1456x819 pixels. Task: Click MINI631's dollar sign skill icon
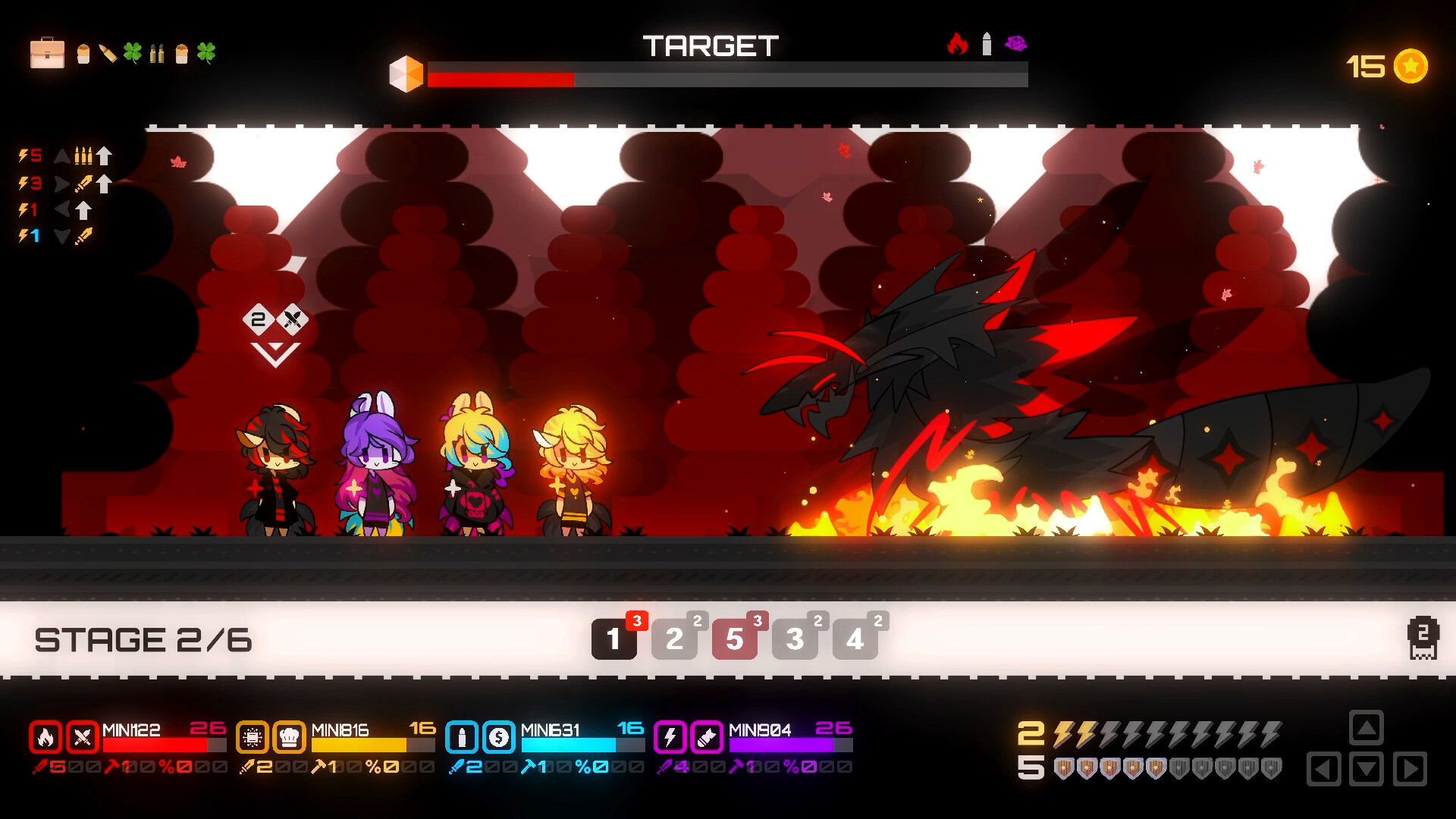point(500,737)
